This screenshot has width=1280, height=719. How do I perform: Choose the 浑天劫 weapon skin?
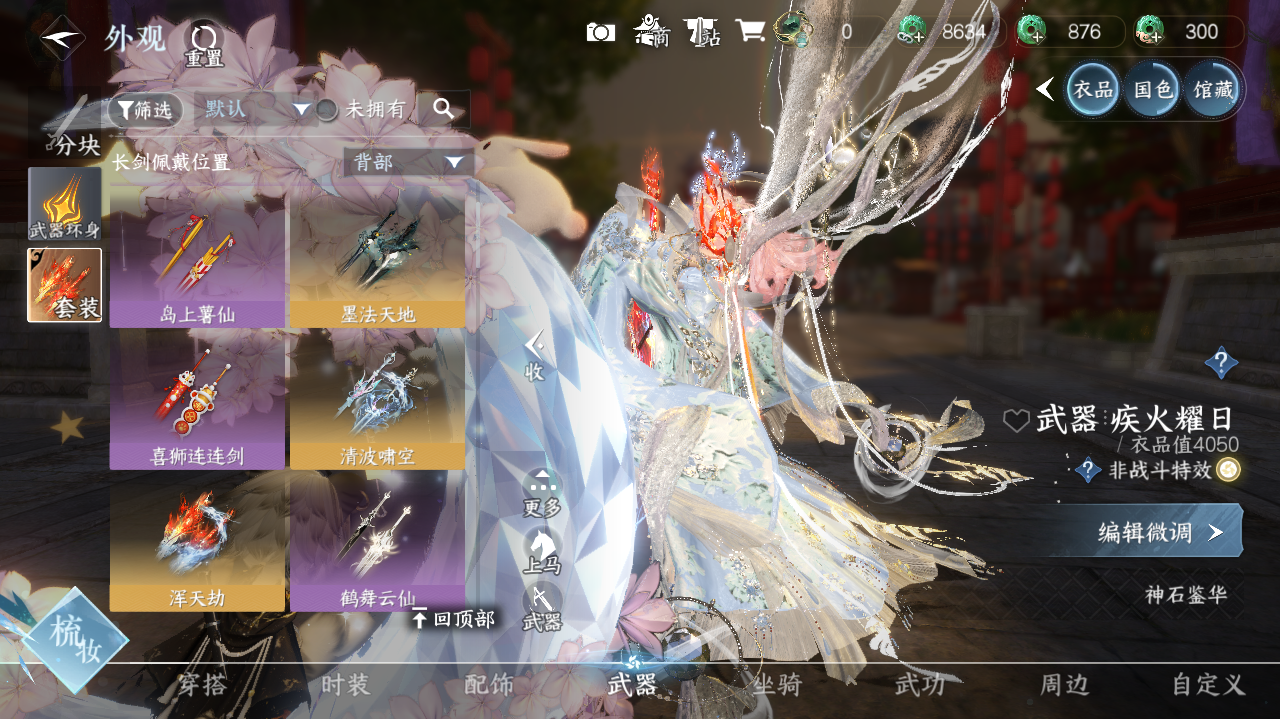(197, 540)
